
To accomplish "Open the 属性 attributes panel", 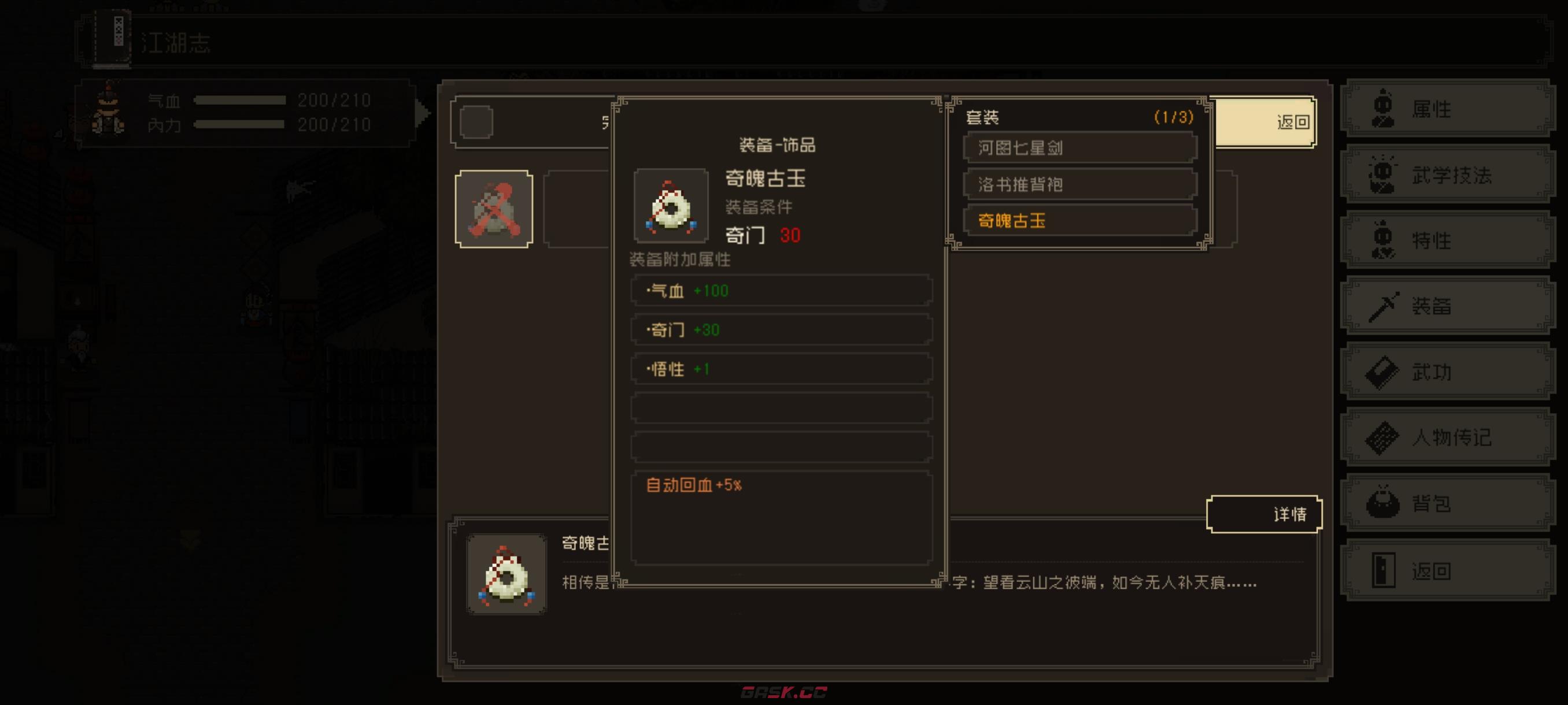I will click(x=1446, y=108).
